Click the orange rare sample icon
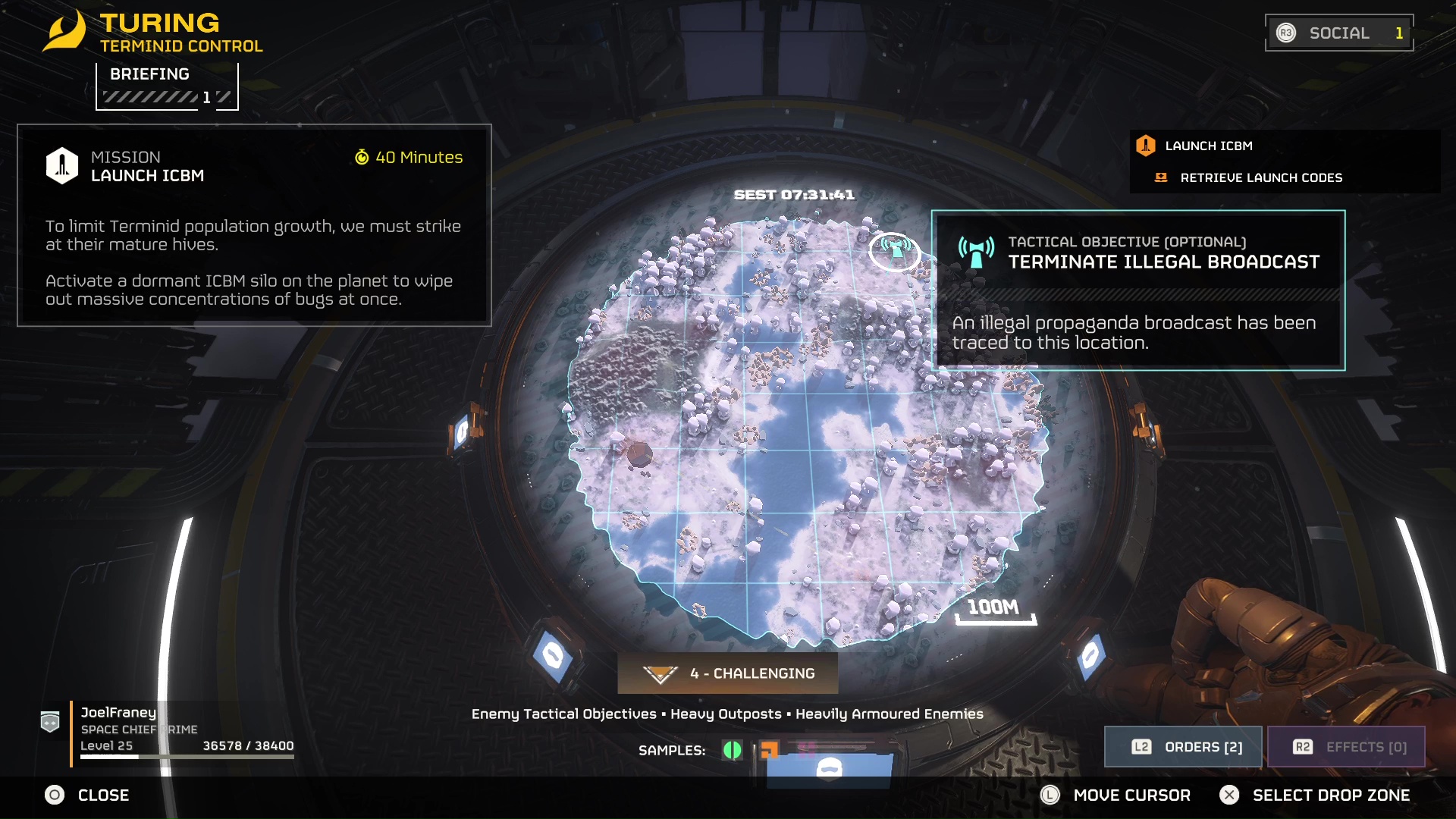This screenshot has width=1456, height=819. (x=770, y=749)
